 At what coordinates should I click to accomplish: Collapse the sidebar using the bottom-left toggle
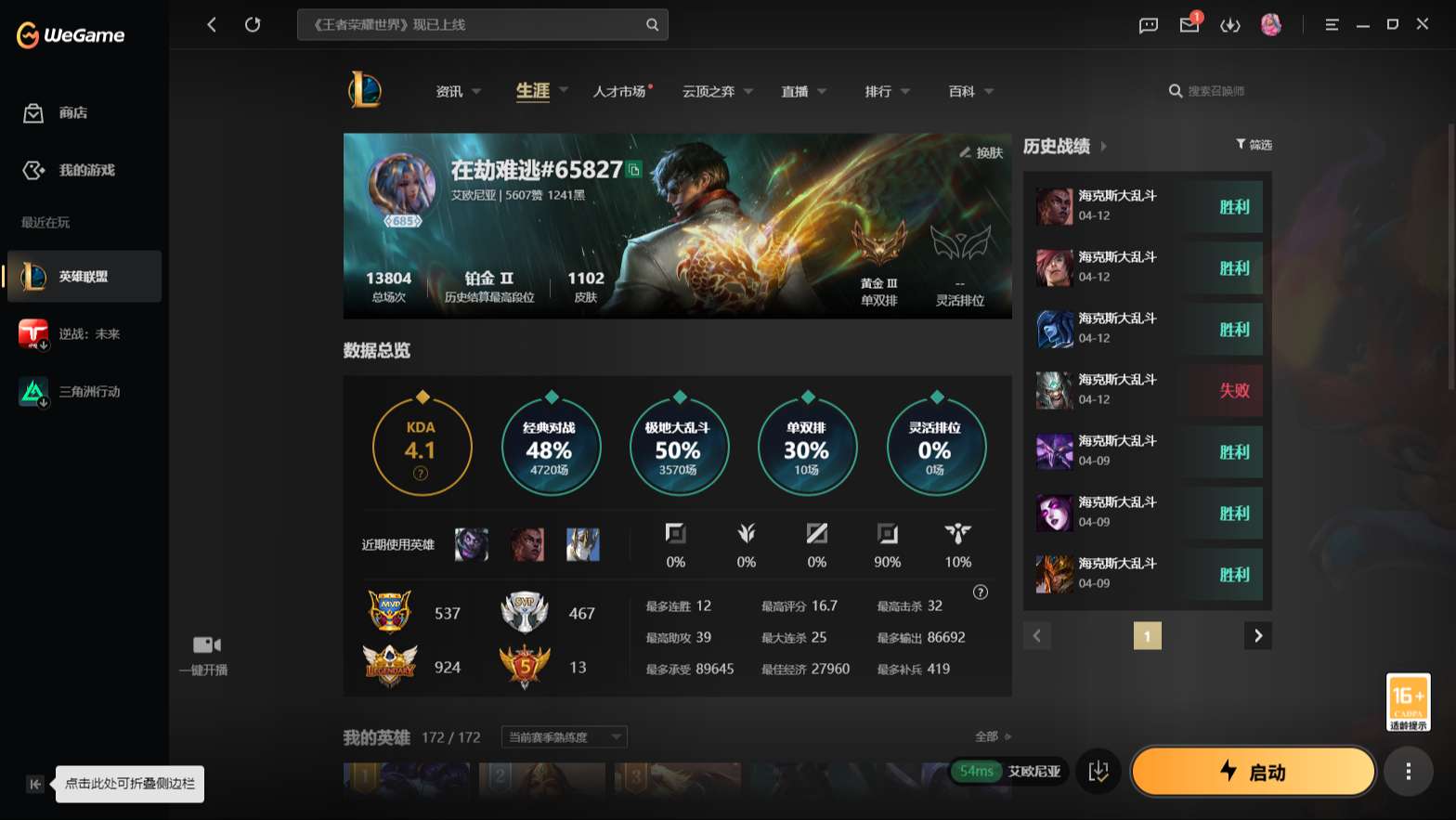click(x=34, y=784)
